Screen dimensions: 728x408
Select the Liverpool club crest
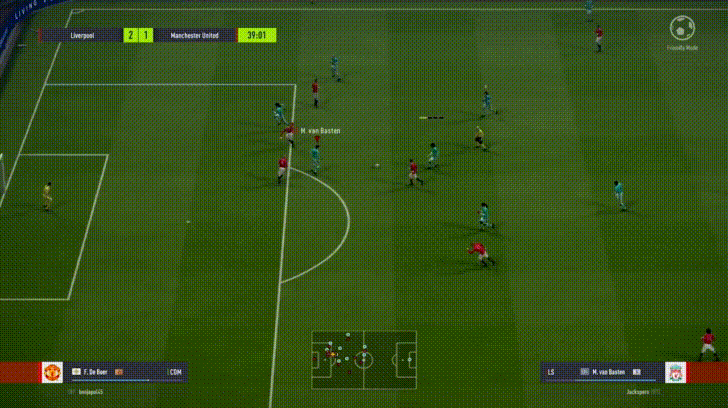676,373
